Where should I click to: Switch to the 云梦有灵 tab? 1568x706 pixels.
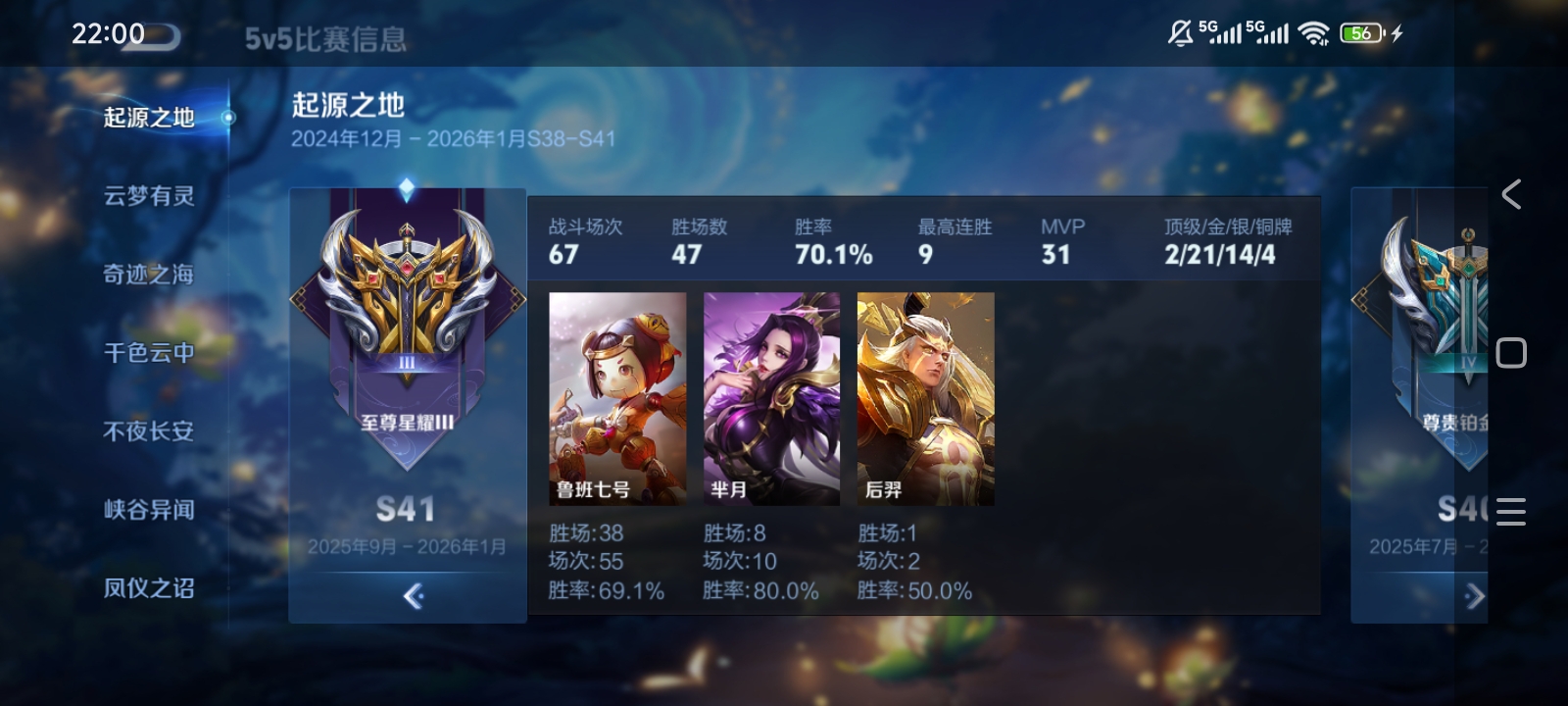point(149,196)
